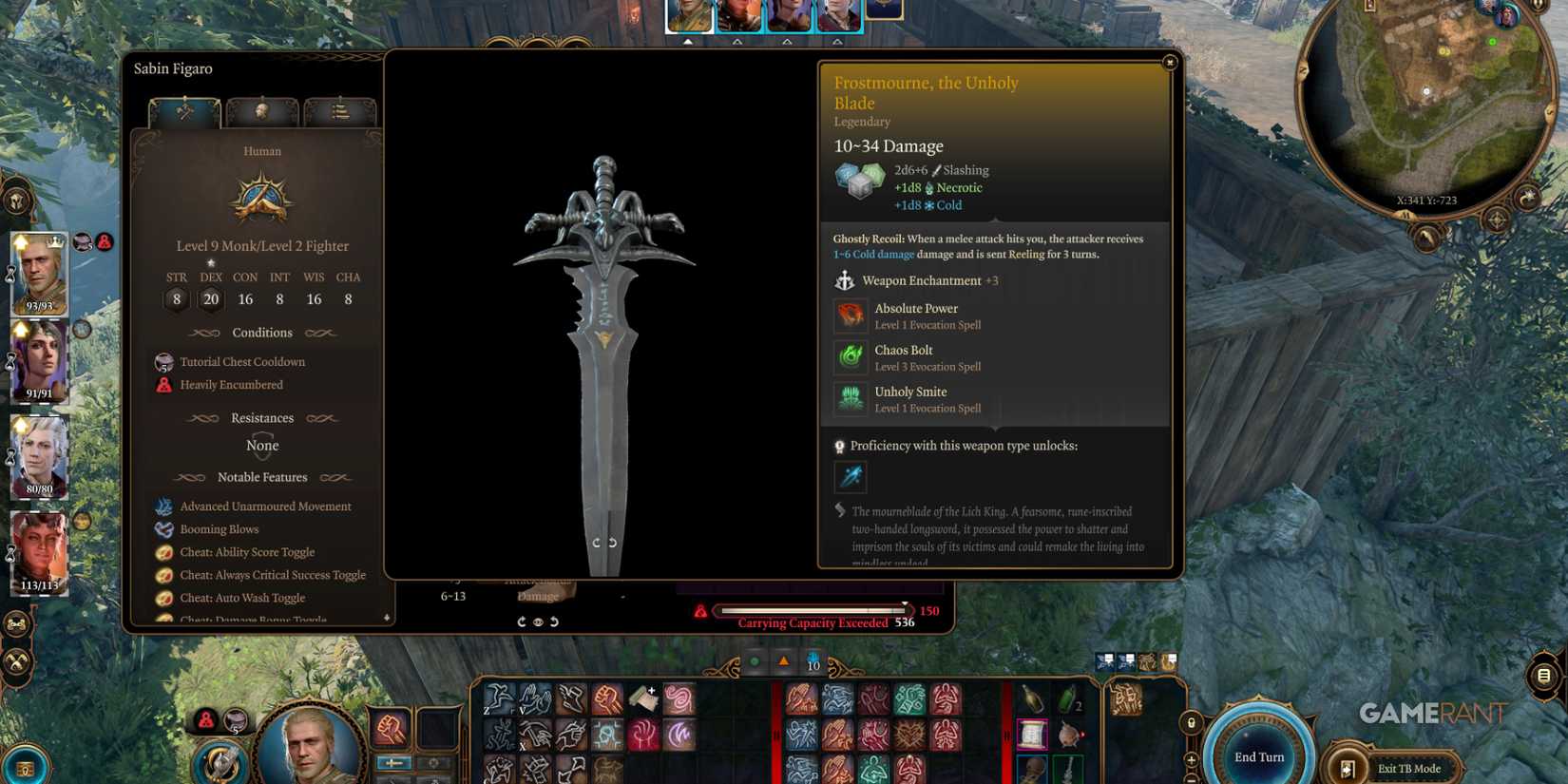The image size is (1568, 784).
Task: Switch to the head-icon character sheet tab
Action: [263, 111]
